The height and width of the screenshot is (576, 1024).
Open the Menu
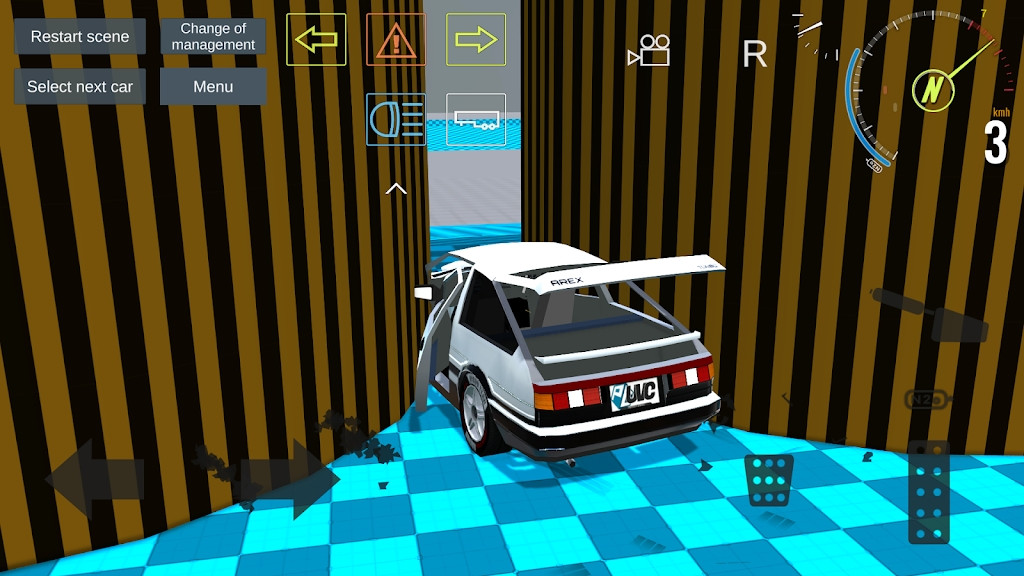click(213, 87)
